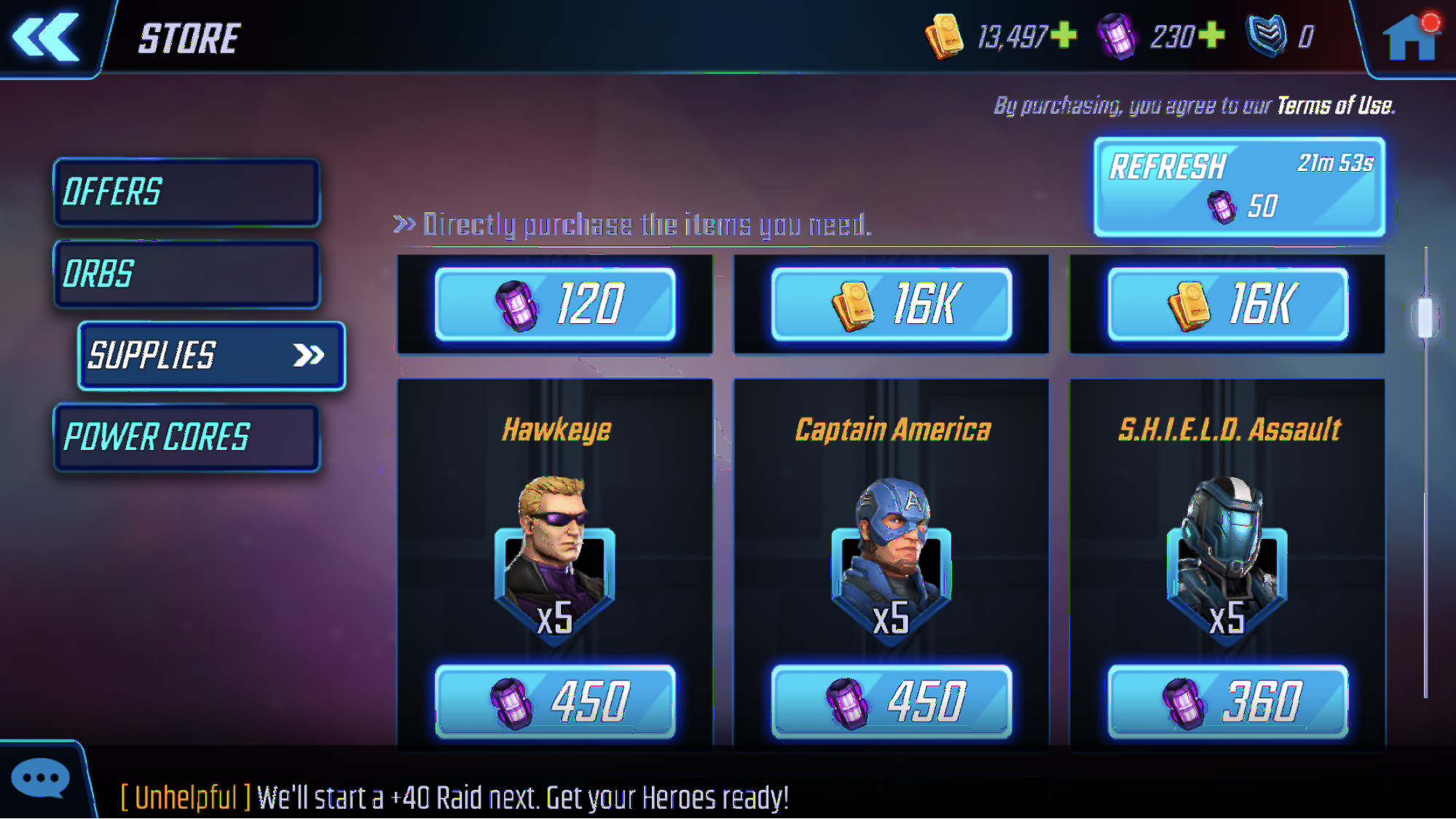
Task: Open the Power Cores category
Action: (x=186, y=438)
